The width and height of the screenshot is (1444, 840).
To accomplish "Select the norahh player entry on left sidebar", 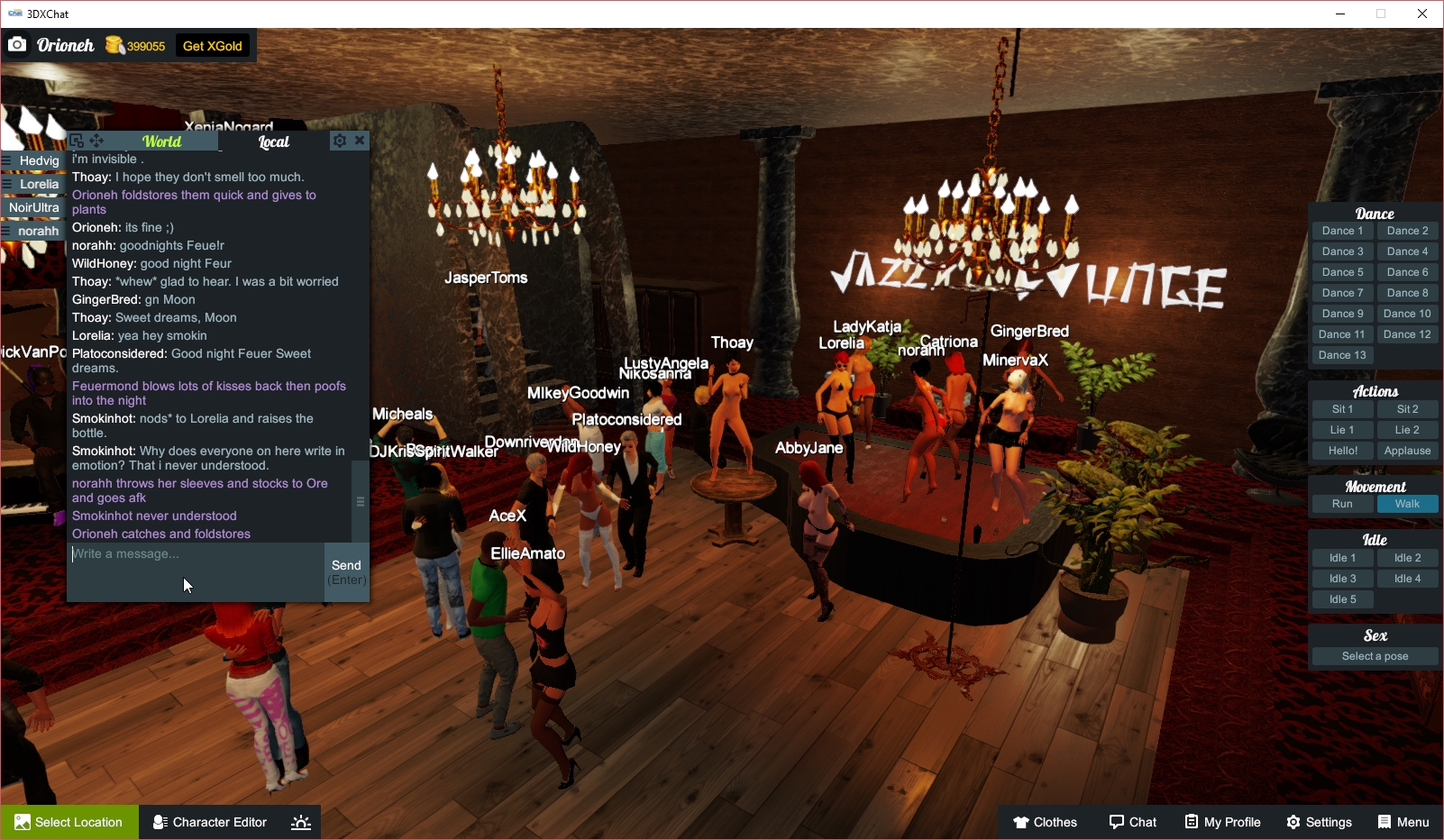I will [35, 231].
